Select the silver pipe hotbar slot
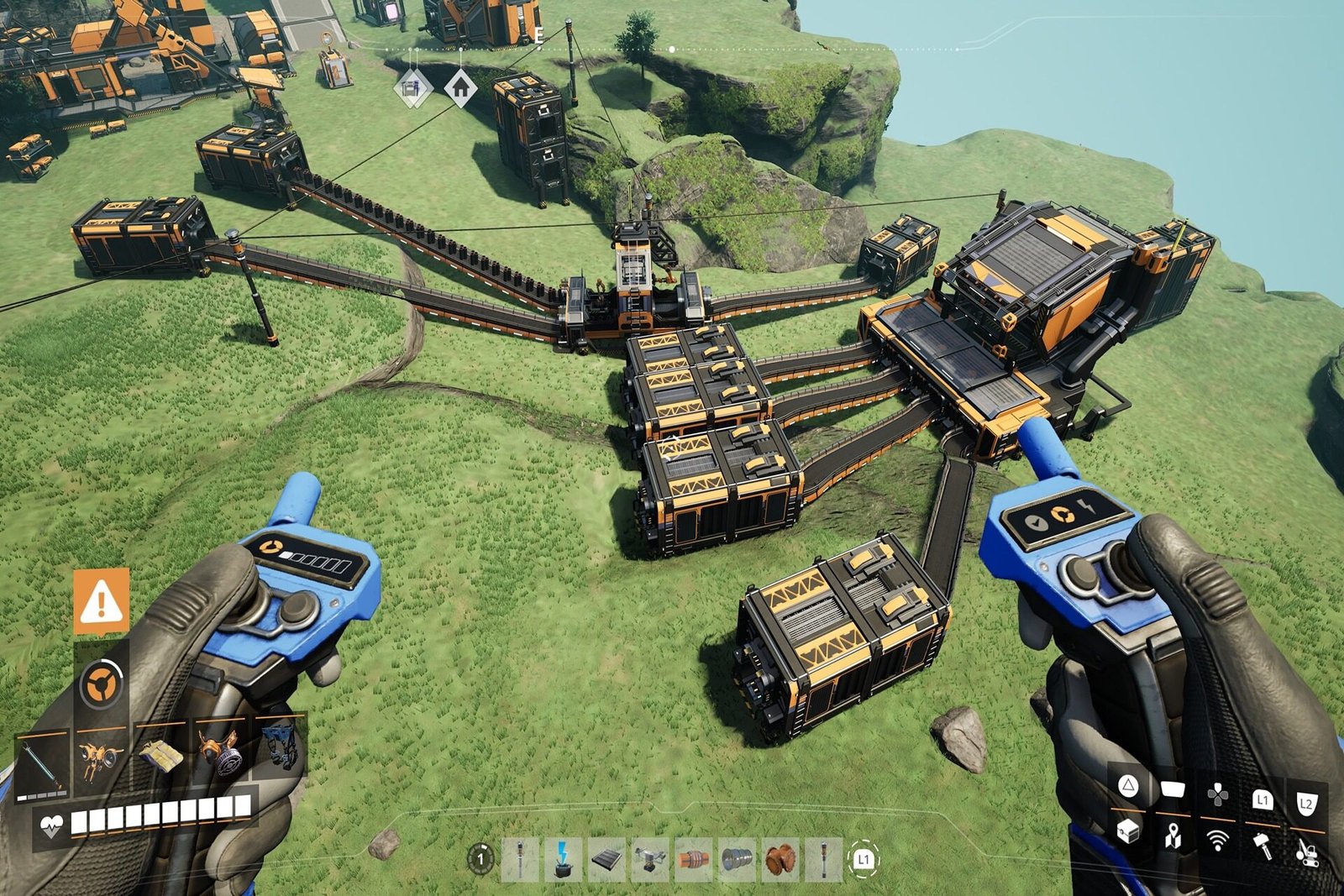Screen dimensions: 1344x896 (737, 859)
